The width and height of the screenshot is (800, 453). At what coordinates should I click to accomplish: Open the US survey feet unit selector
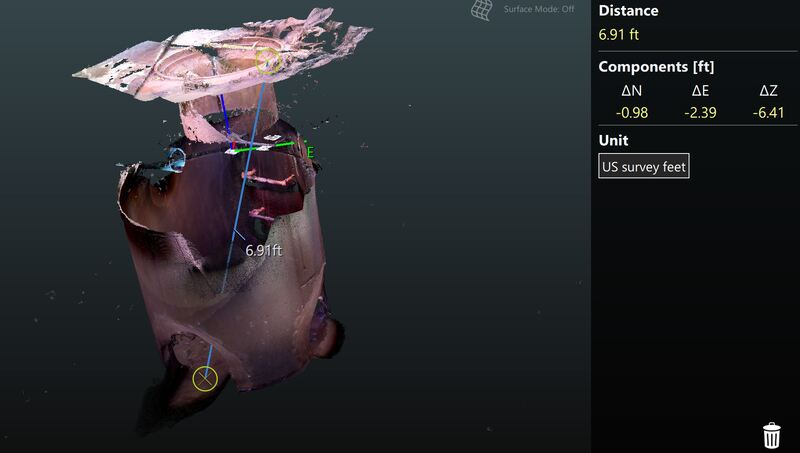[x=644, y=166]
